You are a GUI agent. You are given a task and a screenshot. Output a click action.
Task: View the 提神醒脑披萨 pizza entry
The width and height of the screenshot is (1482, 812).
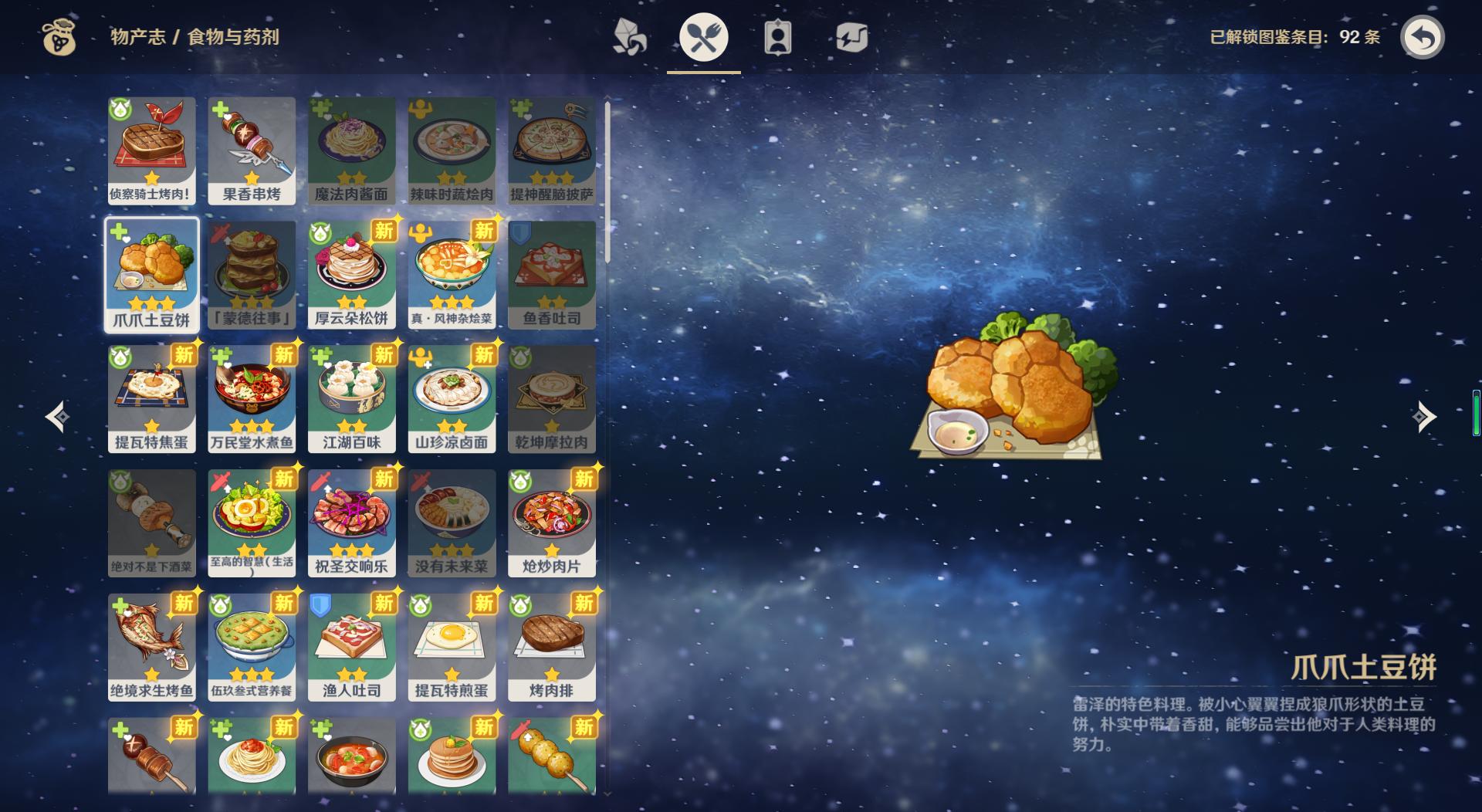click(551, 150)
